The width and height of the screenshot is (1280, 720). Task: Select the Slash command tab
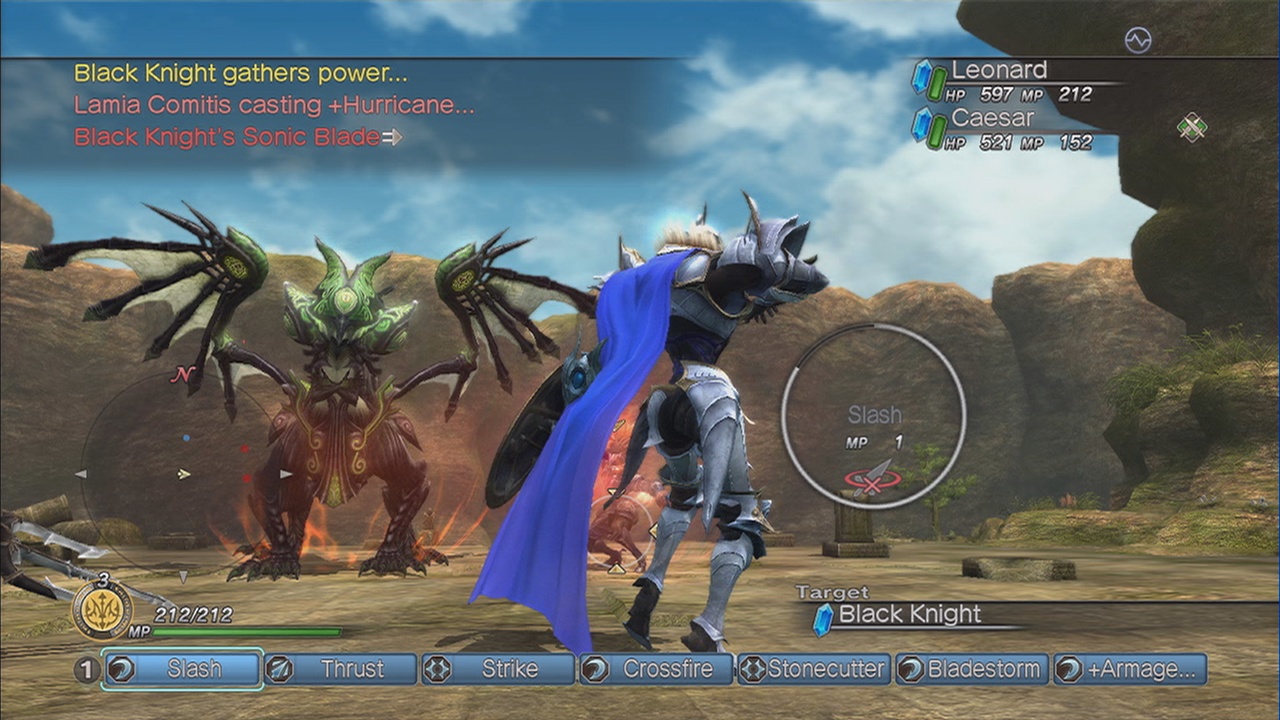point(181,670)
